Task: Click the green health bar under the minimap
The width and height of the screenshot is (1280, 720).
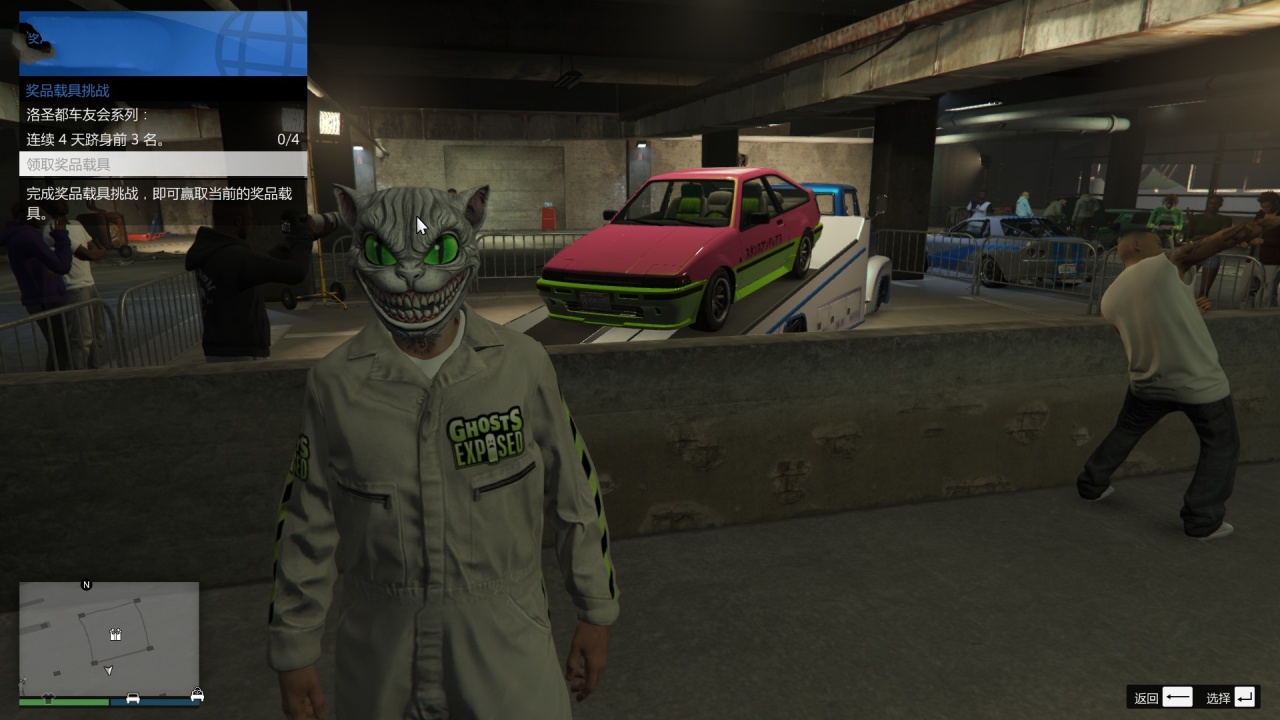Action: click(62, 701)
